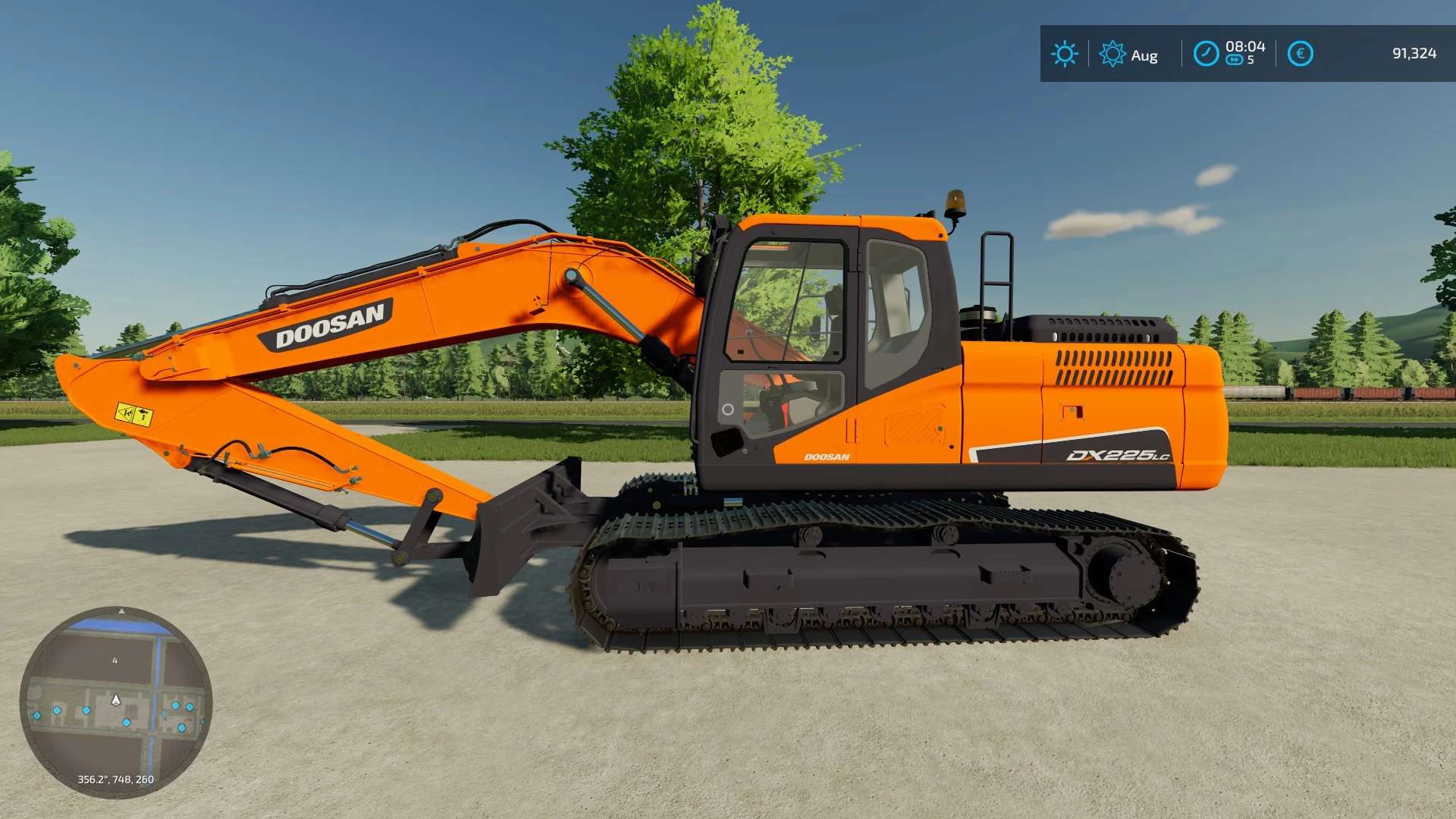Screen dimensions: 1456x819
Task: Click the north triangle above the minimap
Action: pos(121,609)
